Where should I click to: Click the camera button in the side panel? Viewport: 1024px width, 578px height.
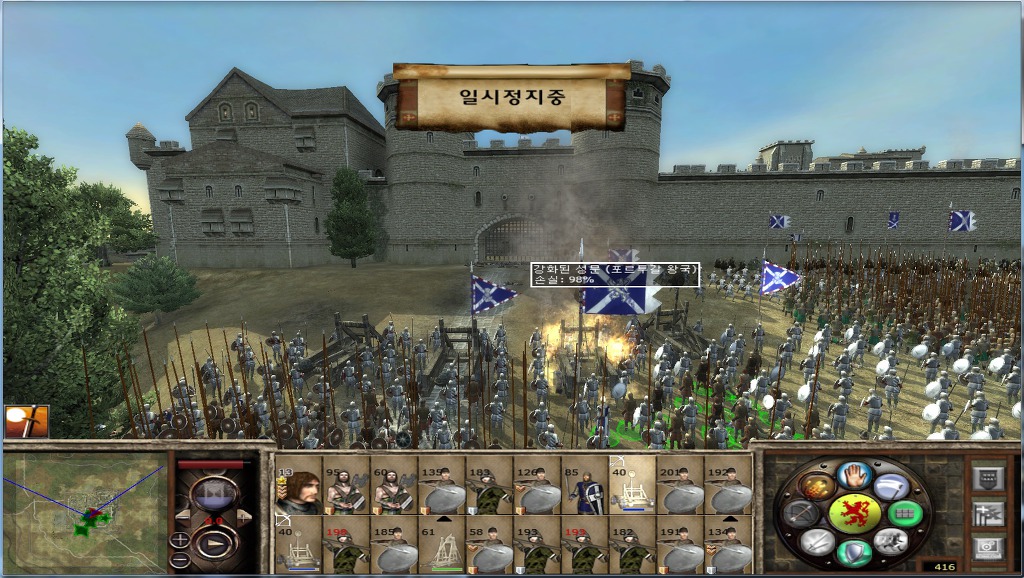pos(988,546)
